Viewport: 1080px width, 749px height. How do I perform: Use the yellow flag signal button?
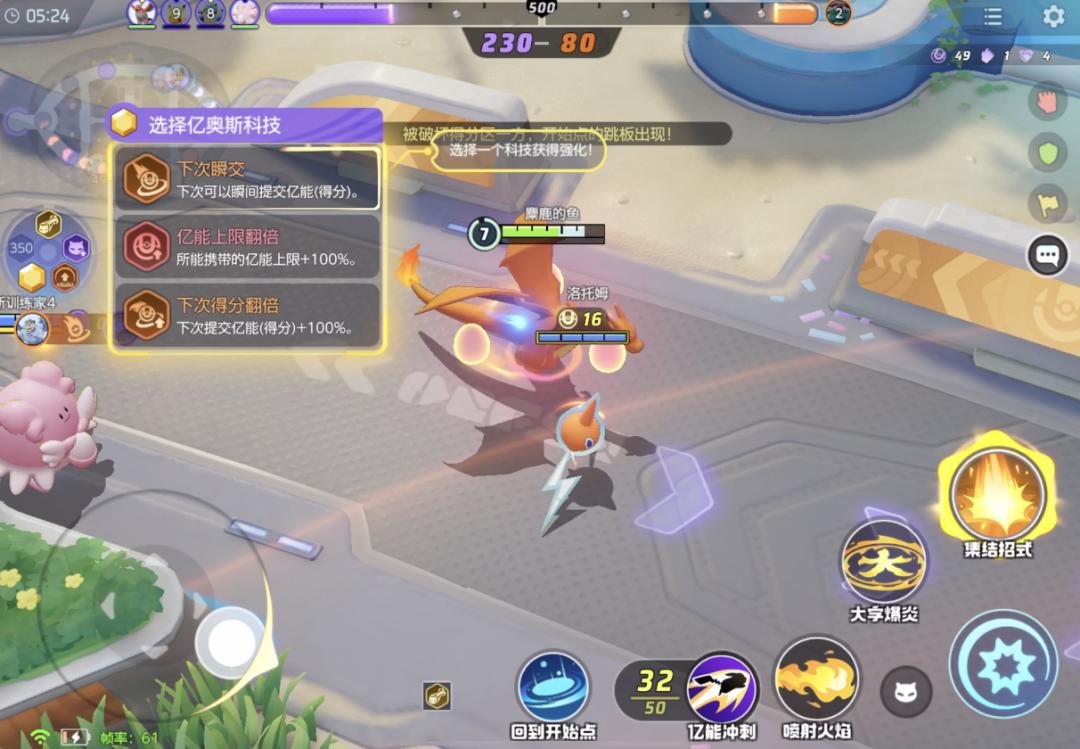click(x=1047, y=204)
